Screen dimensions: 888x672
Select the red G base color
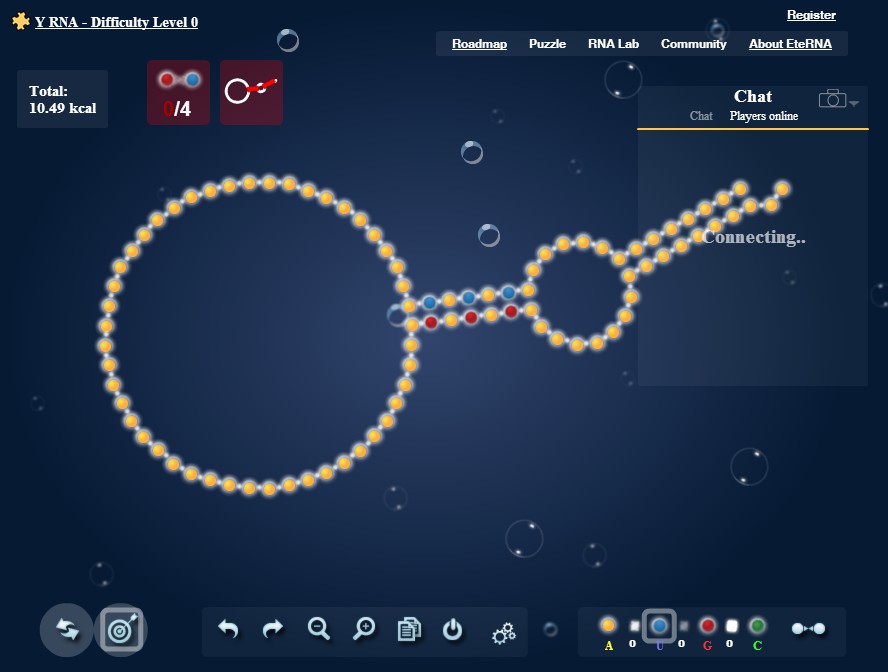tap(708, 626)
